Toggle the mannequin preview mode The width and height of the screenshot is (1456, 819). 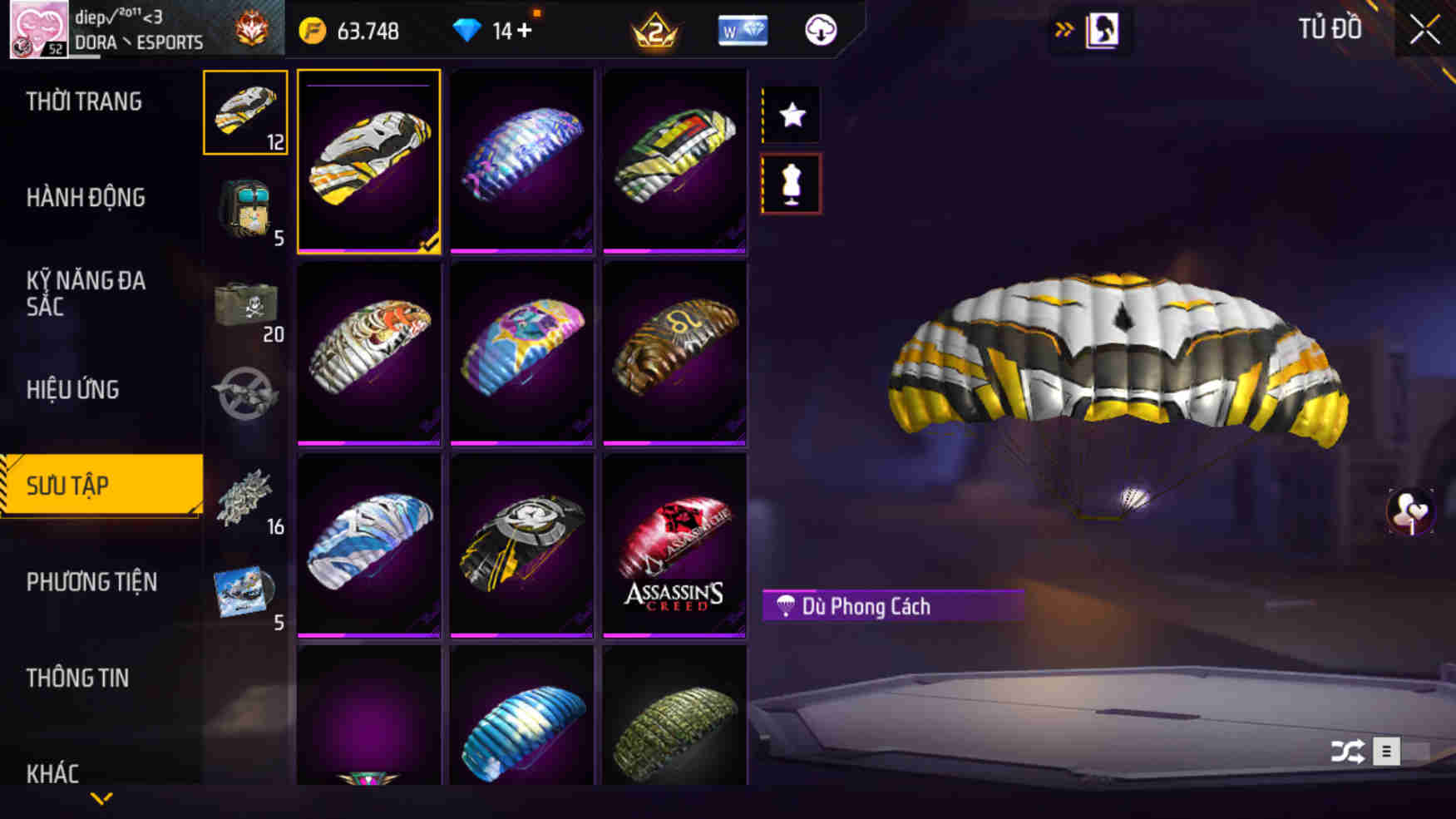tap(790, 183)
